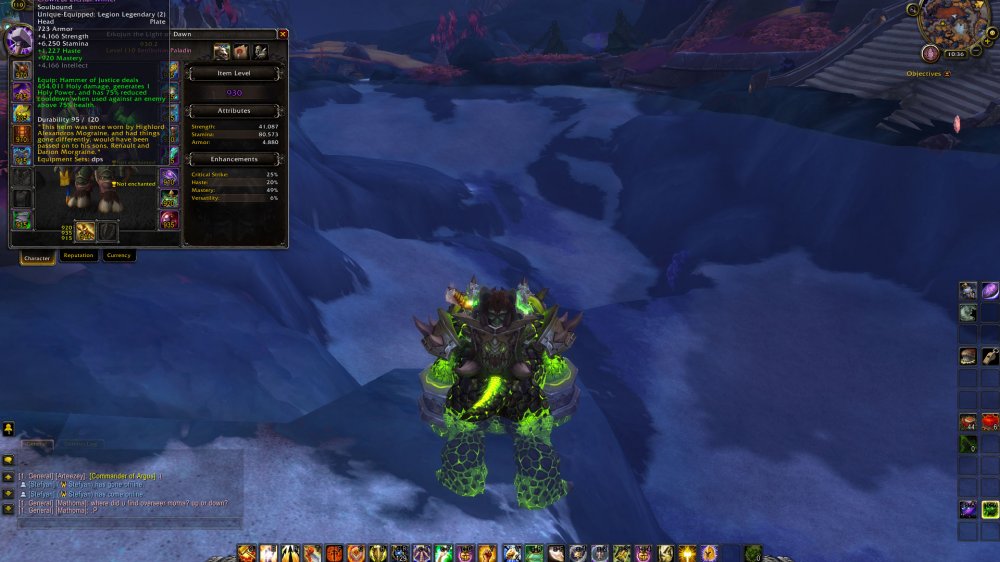Click the Item Level section header
The height and width of the screenshot is (562, 1000).
pyautogui.click(x=235, y=73)
